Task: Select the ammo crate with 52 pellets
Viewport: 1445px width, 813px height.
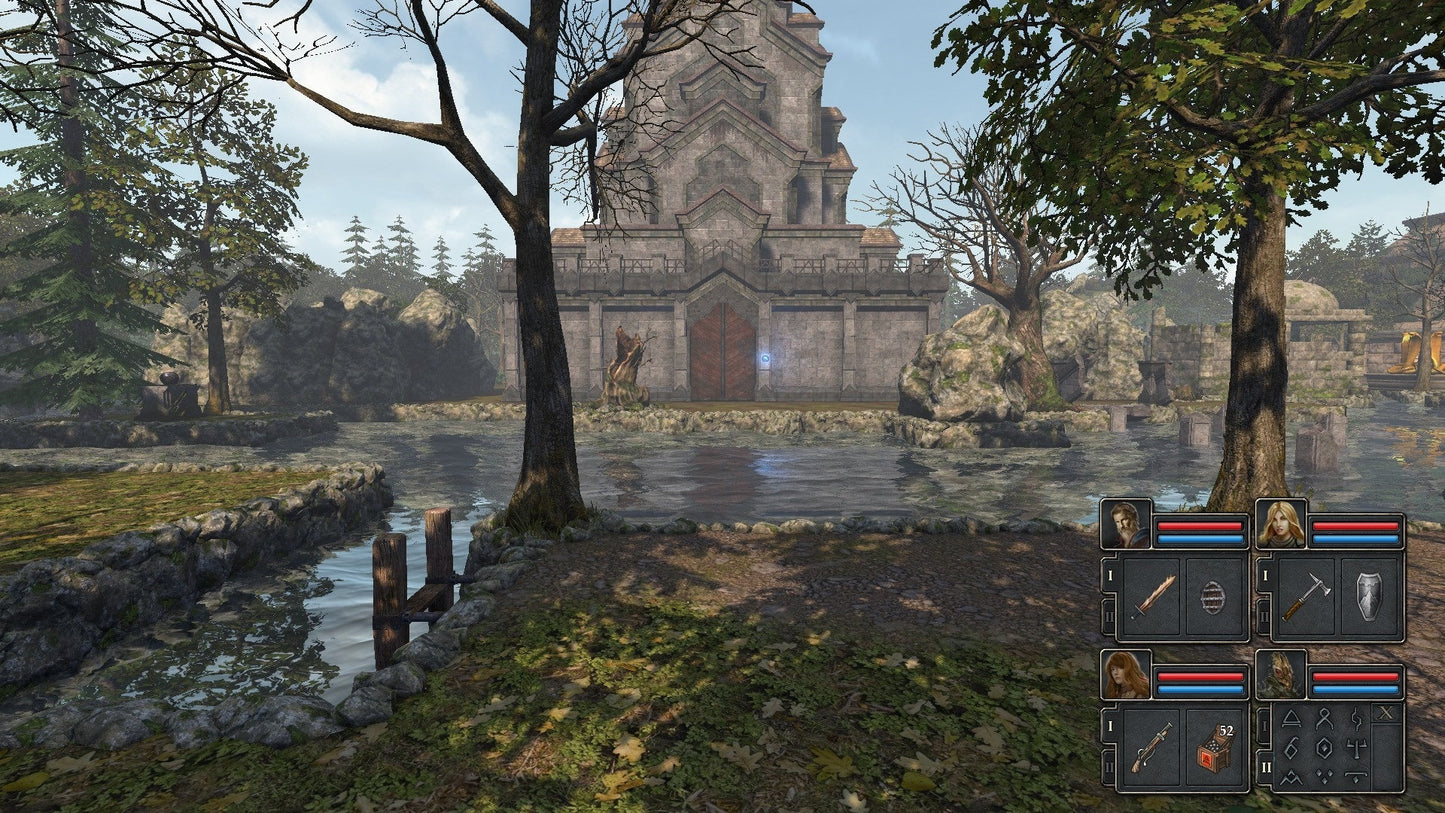Action: coord(1214,748)
